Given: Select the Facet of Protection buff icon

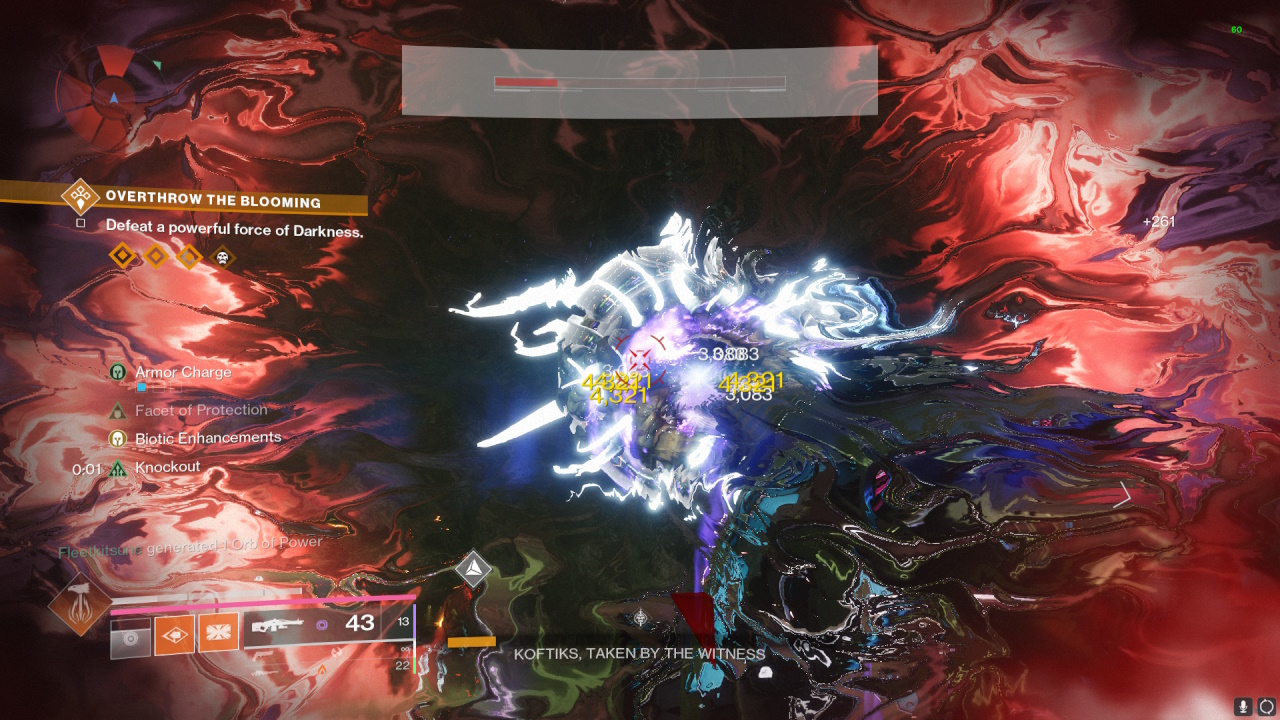Looking at the screenshot, I should [120, 409].
